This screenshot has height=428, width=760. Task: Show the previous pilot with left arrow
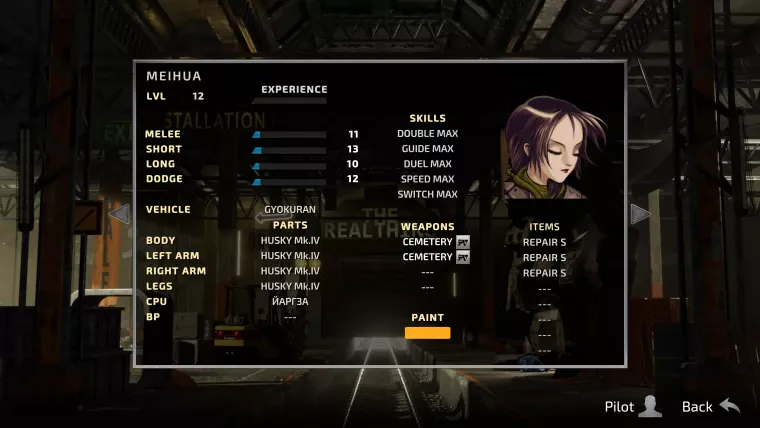tap(119, 214)
